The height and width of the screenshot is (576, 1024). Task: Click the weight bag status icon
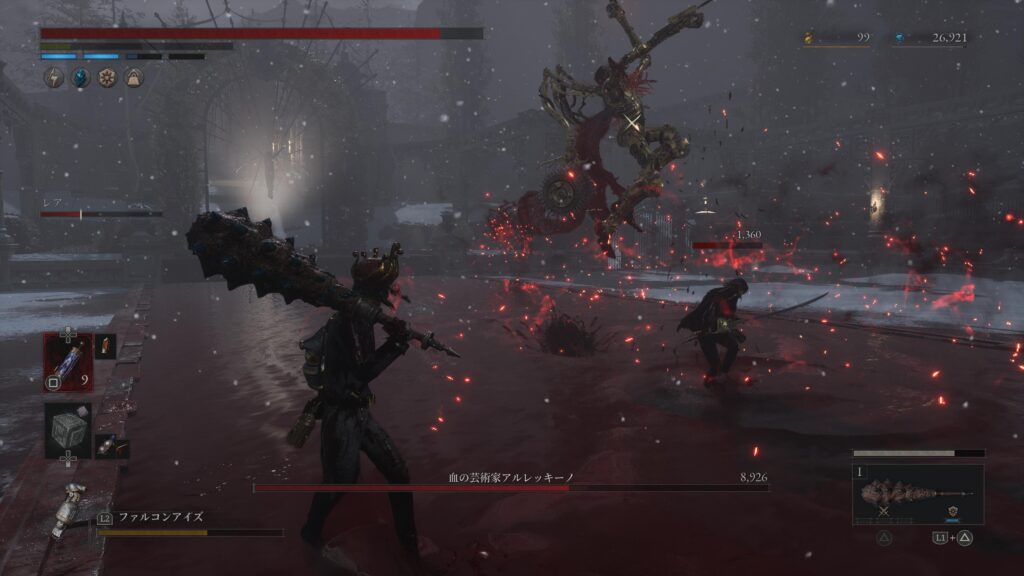132,78
